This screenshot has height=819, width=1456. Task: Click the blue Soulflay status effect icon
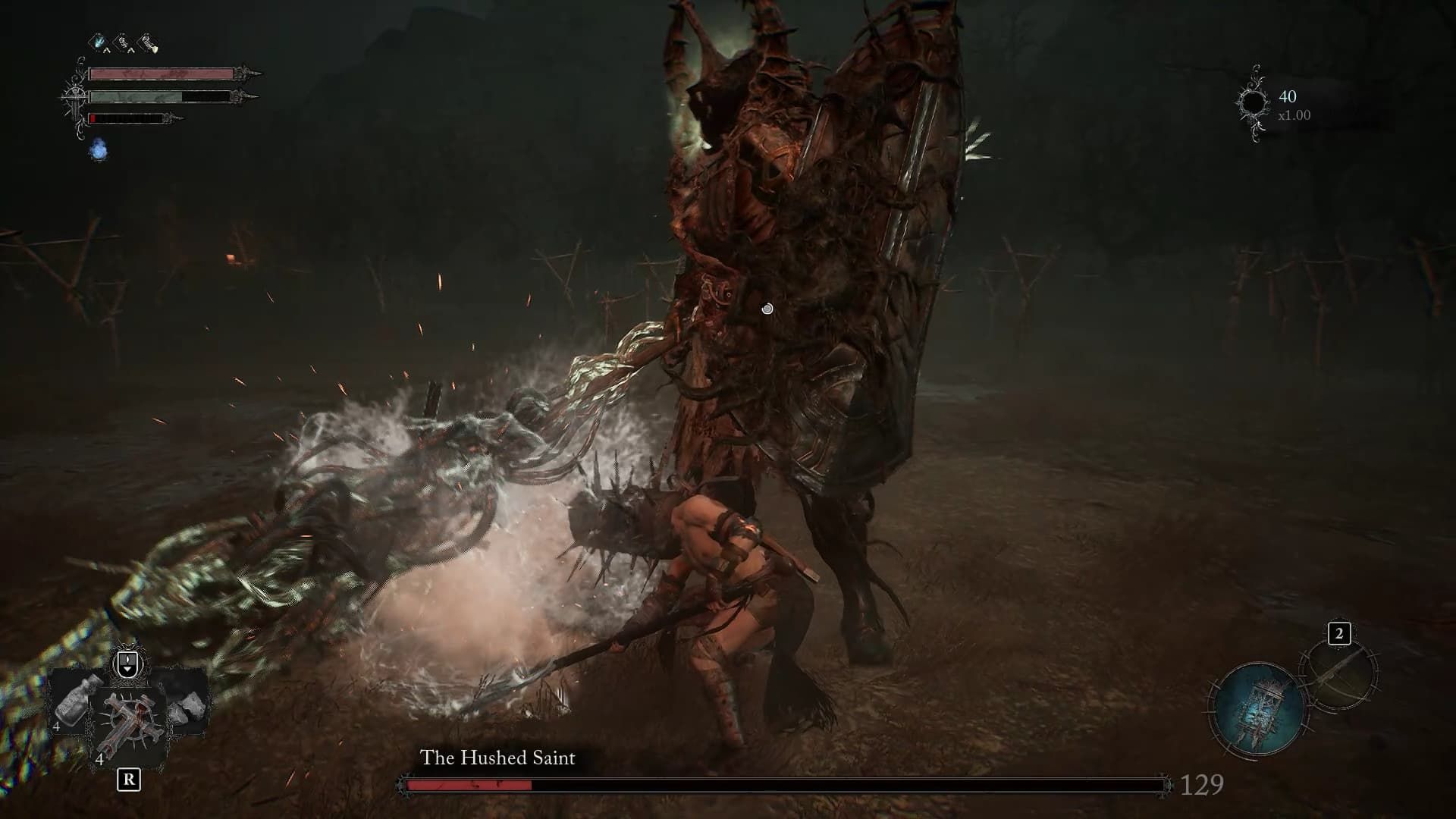click(x=98, y=42)
